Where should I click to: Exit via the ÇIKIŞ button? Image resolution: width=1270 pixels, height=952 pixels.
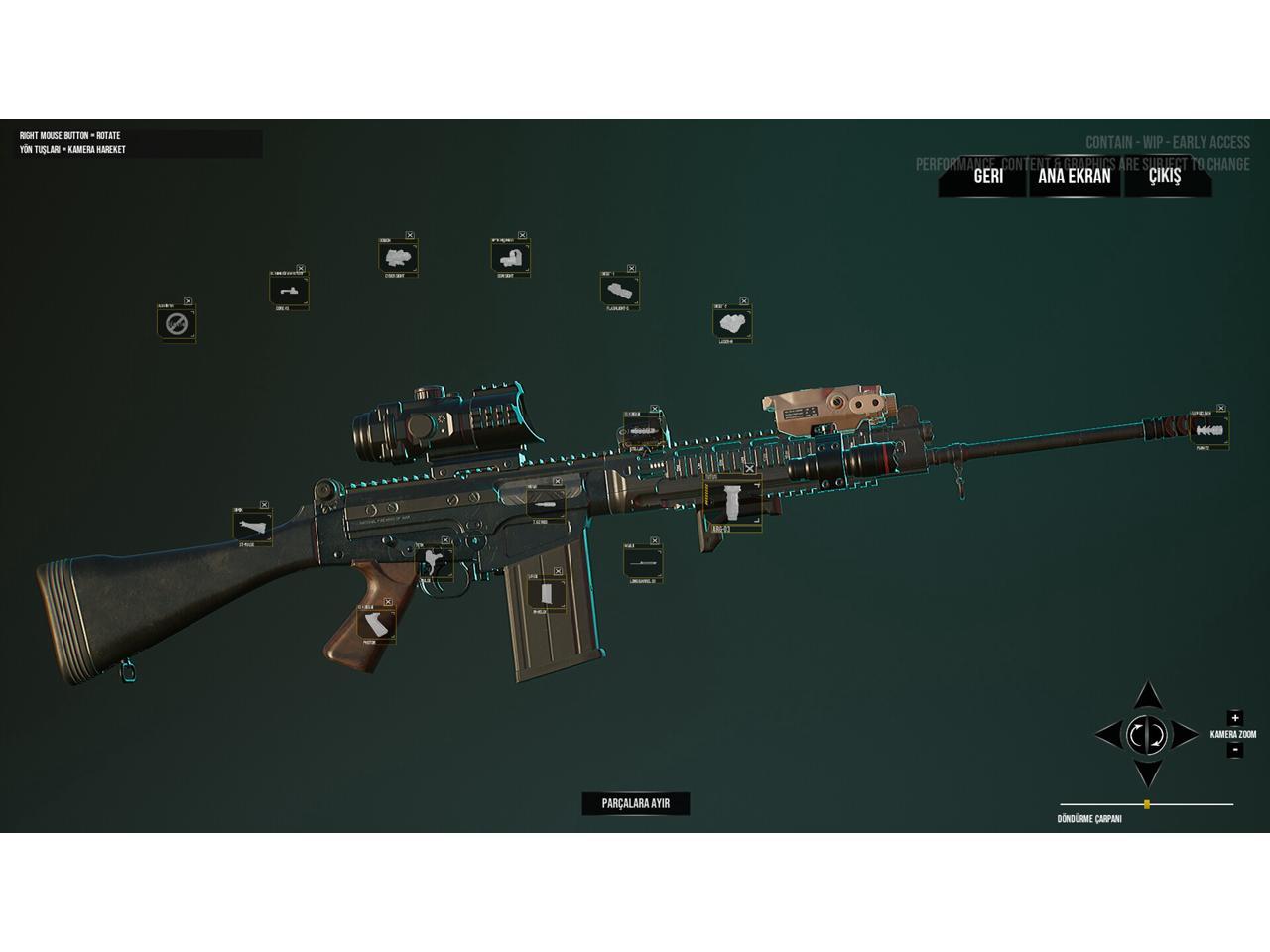tap(1165, 177)
